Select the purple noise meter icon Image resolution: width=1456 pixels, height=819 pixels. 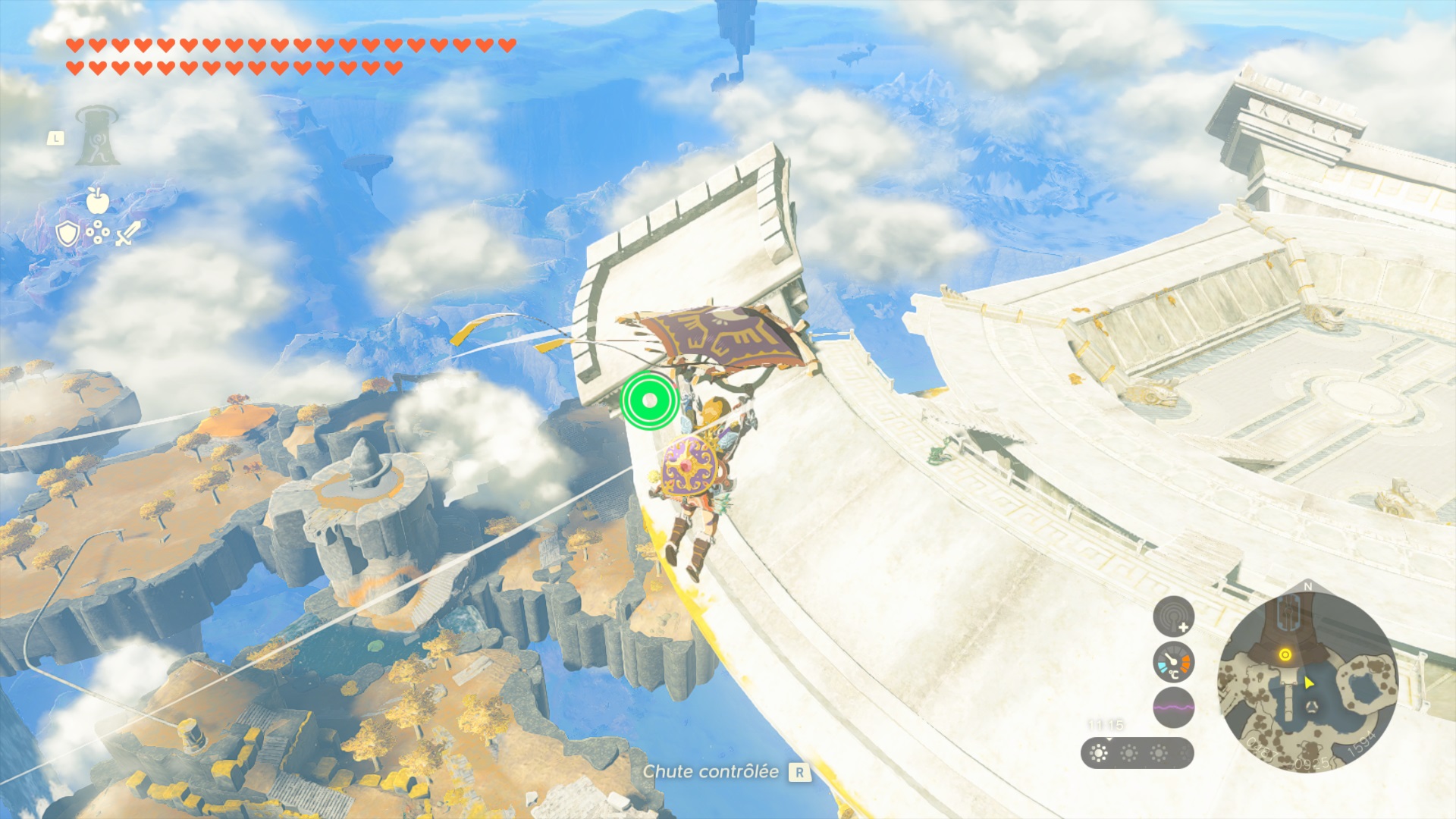click(1173, 708)
